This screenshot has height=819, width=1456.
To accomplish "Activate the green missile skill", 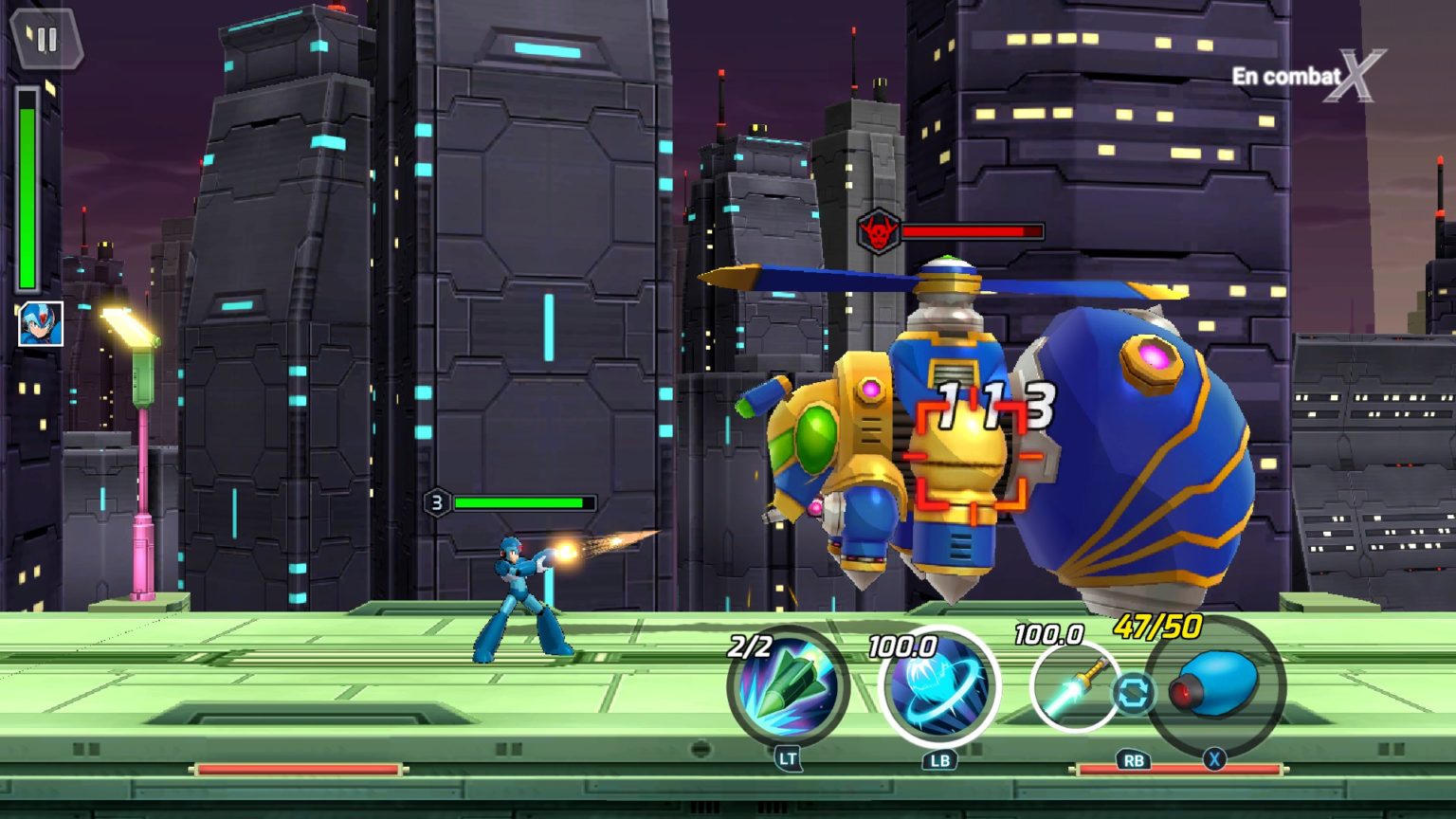I will (788, 686).
